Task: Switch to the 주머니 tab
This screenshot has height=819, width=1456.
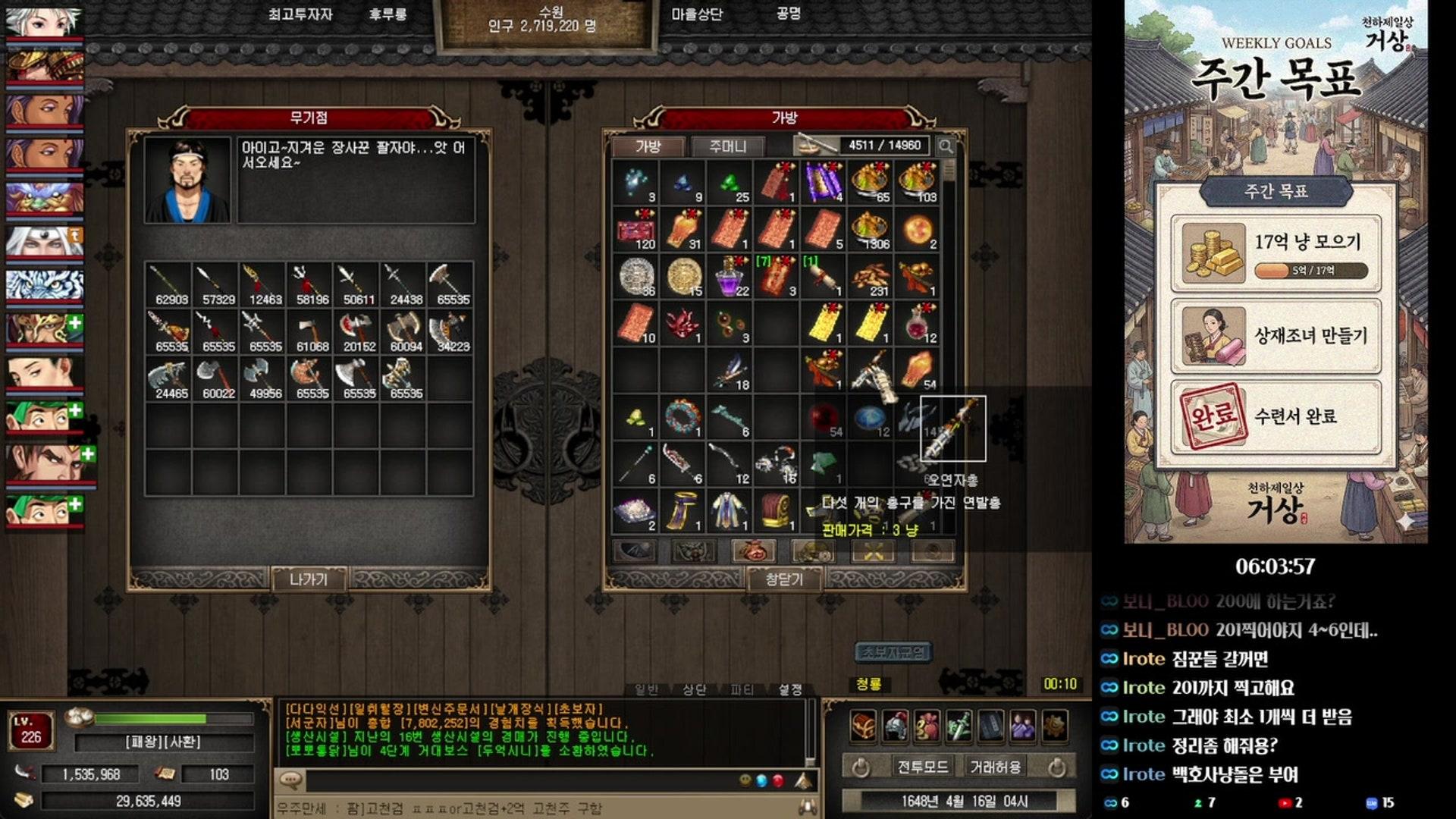Action: (x=727, y=146)
